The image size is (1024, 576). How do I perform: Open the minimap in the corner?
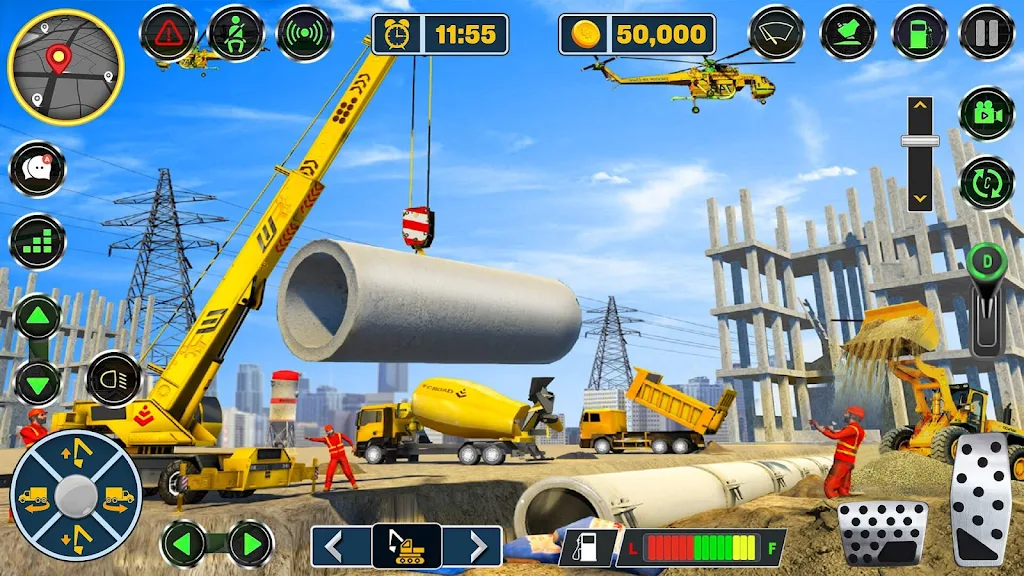pyautogui.click(x=65, y=67)
